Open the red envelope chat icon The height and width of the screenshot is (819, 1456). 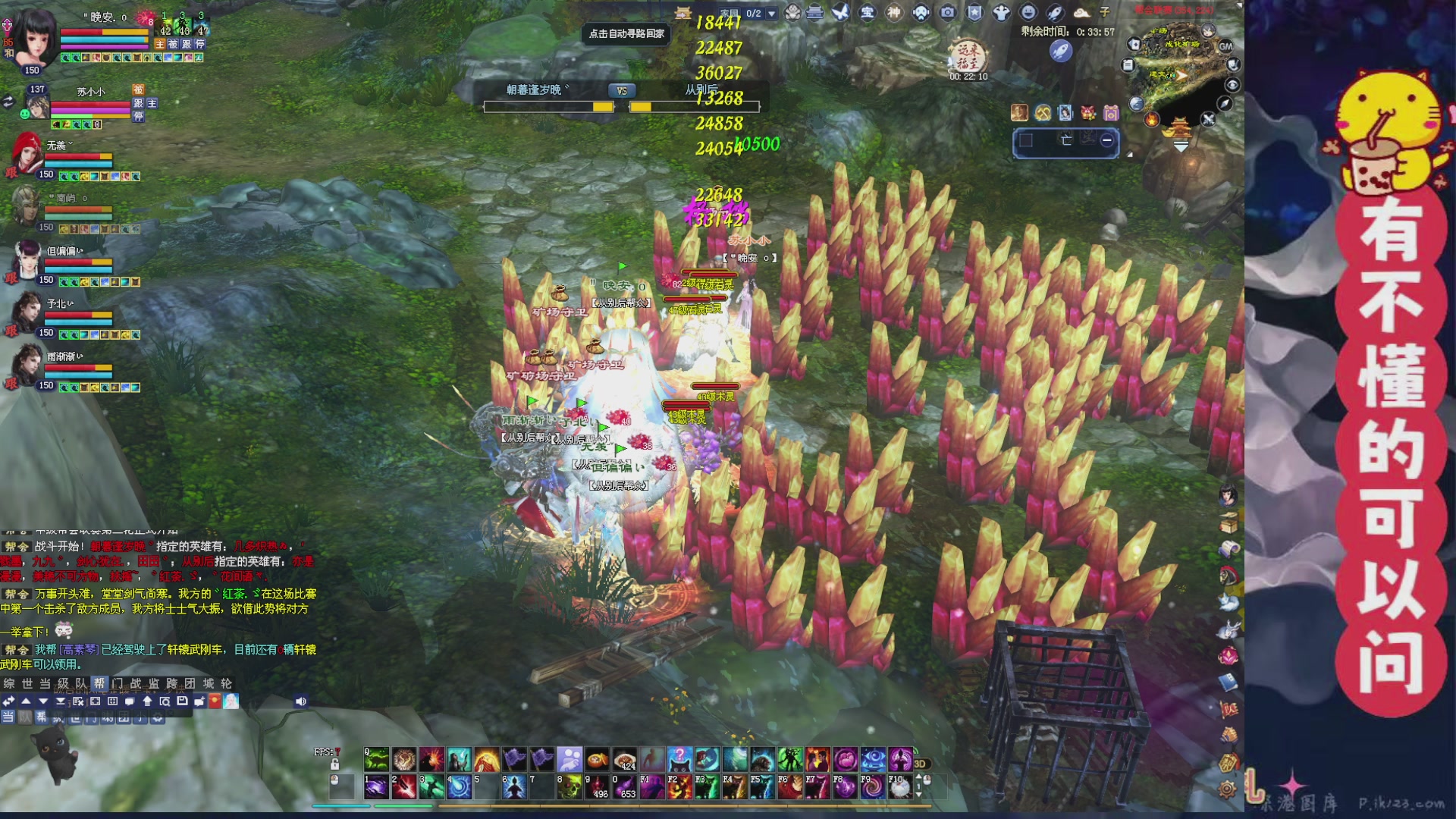(x=215, y=701)
